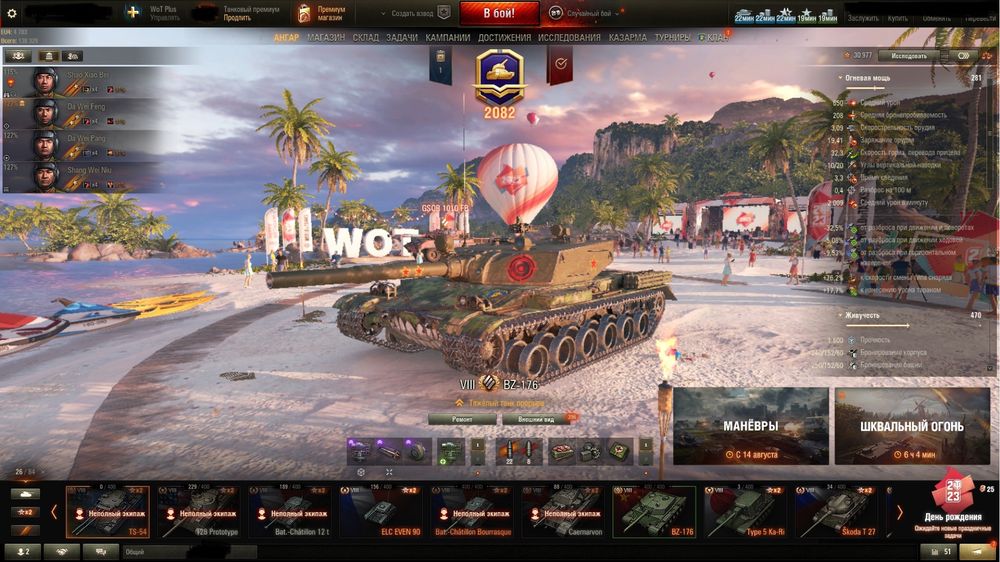Open the КАМПАНИИ tab
1000x562 pixels.
[448, 38]
